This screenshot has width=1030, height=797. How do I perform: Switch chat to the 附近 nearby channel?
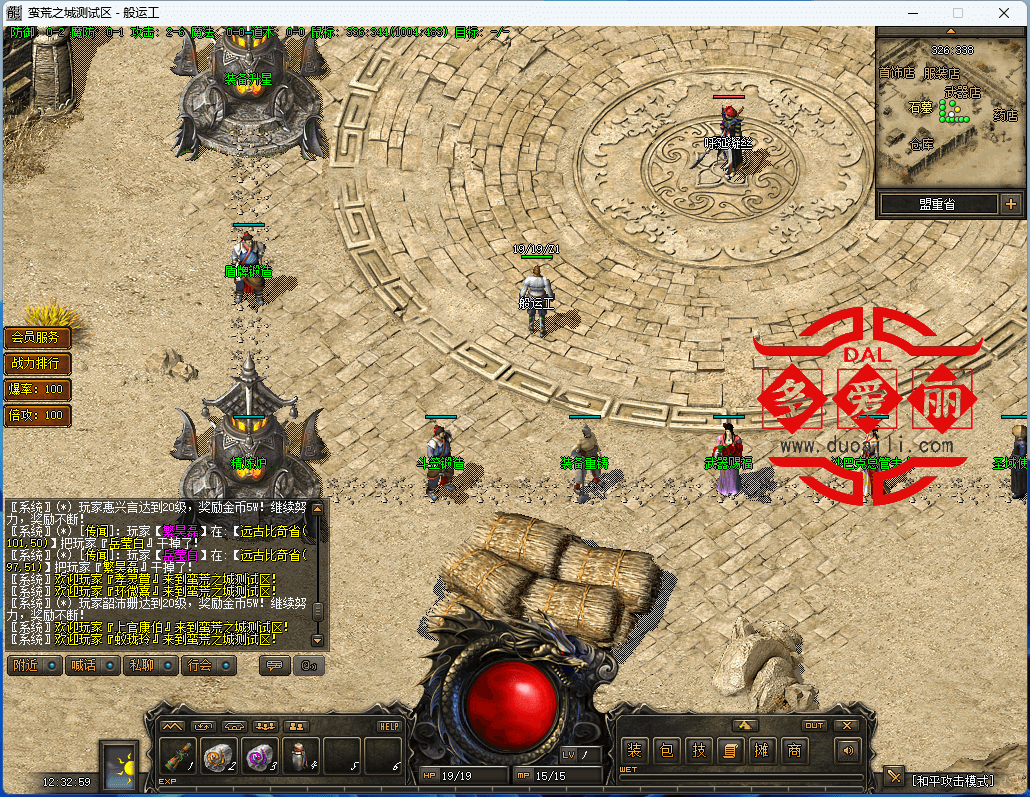34,665
